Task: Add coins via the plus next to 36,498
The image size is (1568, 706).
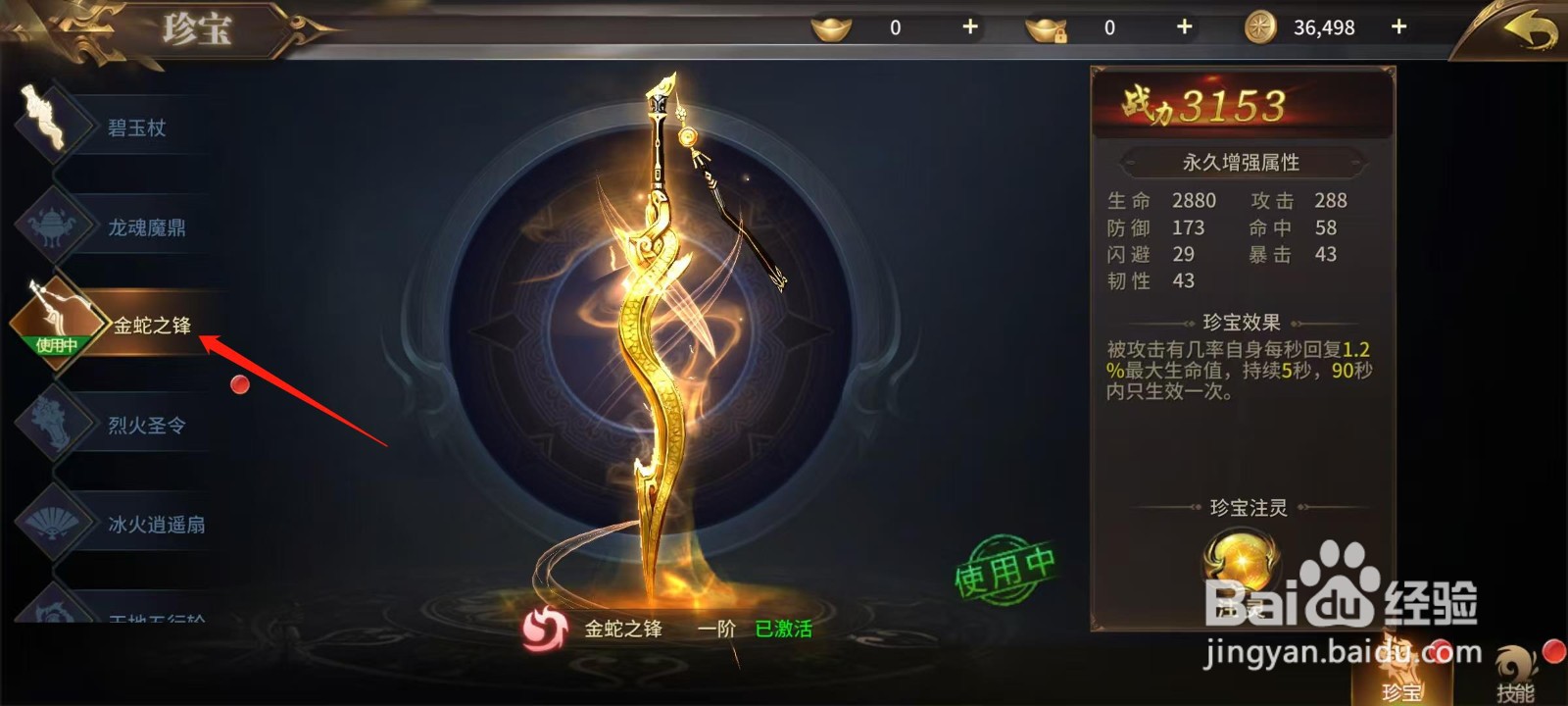Action: coord(1399,26)
